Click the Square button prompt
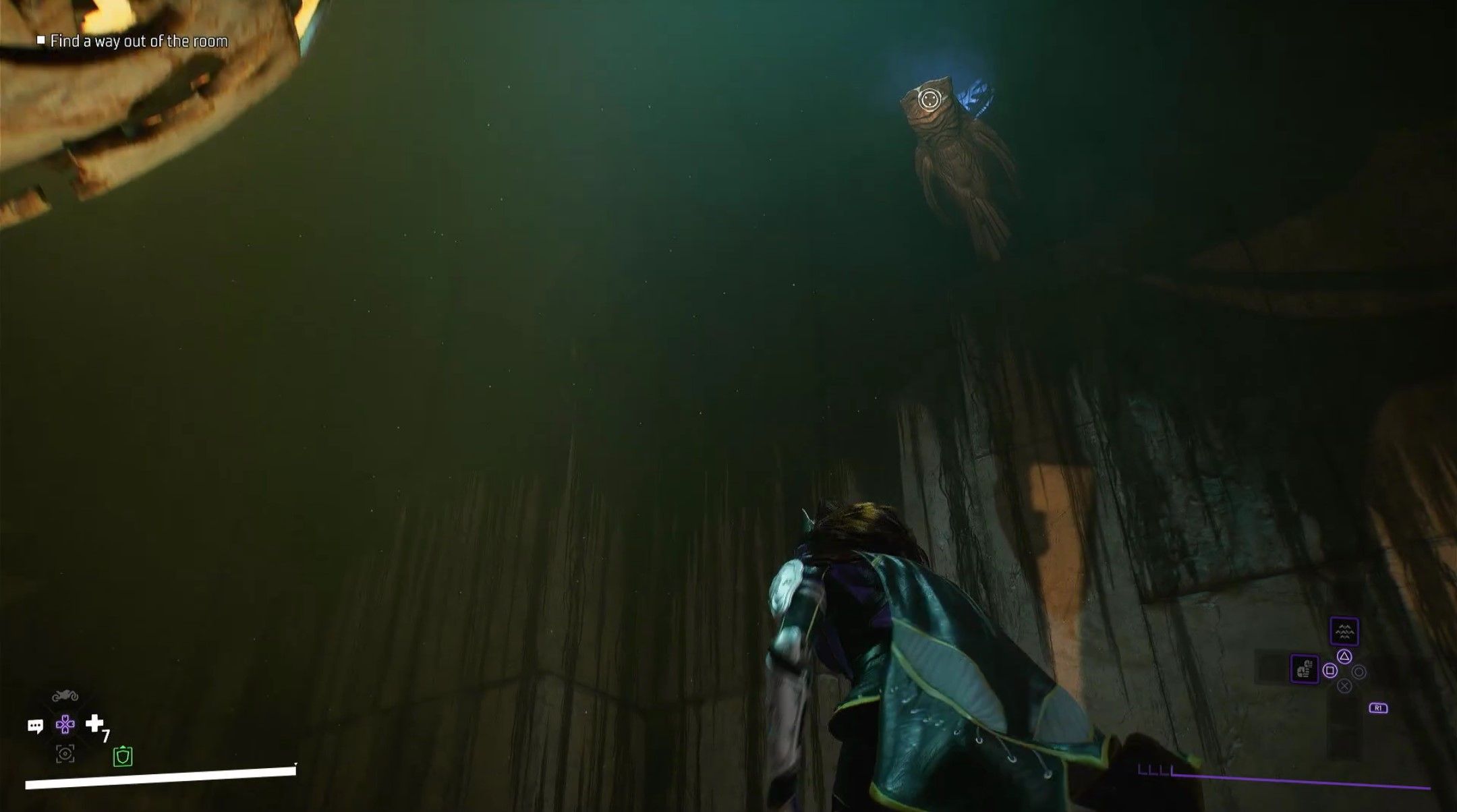The image size is (1457, 812). click(x=1330, y=670)
